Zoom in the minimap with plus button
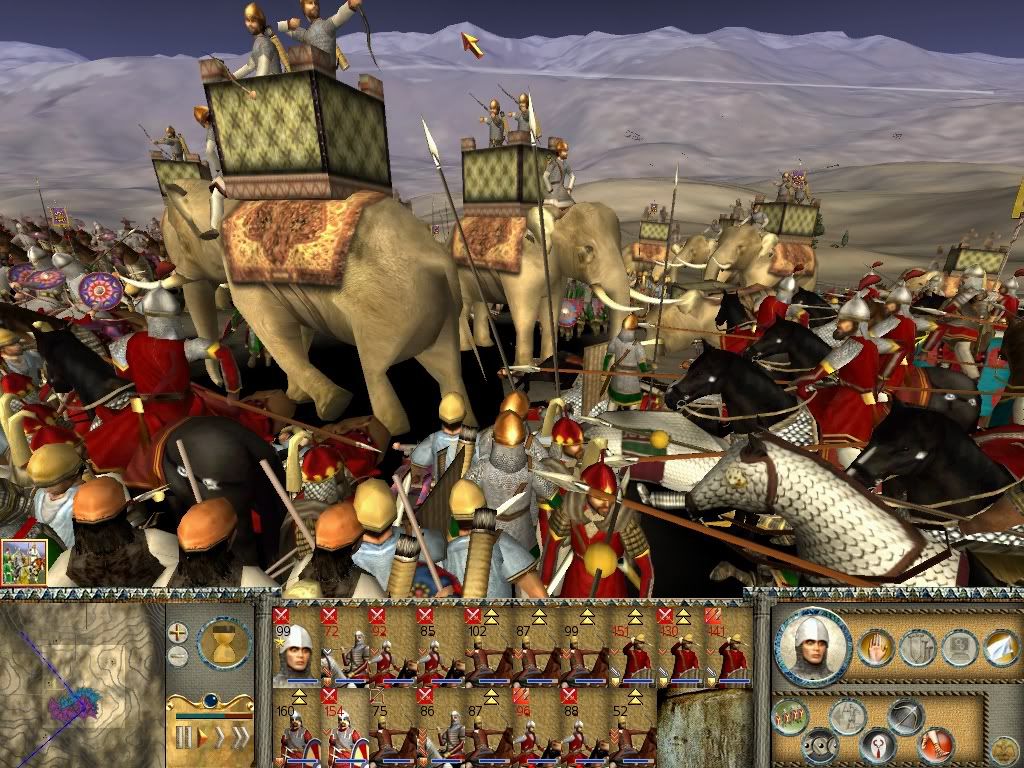1024x768 pixels. 178,633
